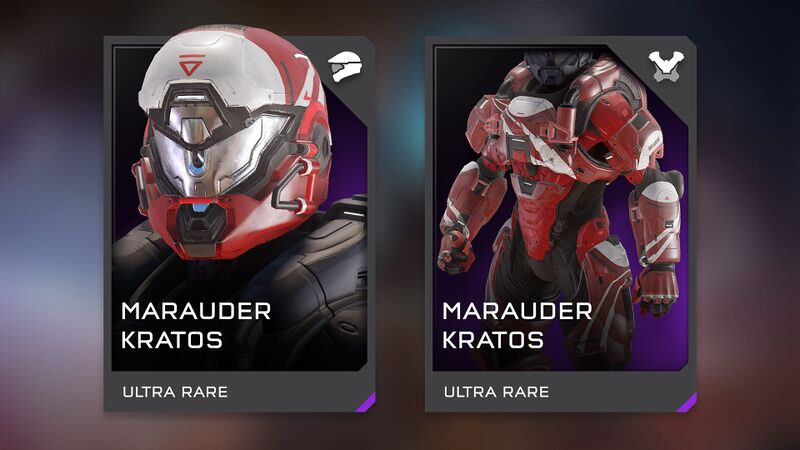Screen dimensions: 800x450
Task: Choose the Marauder Kratos body armor card
Action: [x=560, y=224]
